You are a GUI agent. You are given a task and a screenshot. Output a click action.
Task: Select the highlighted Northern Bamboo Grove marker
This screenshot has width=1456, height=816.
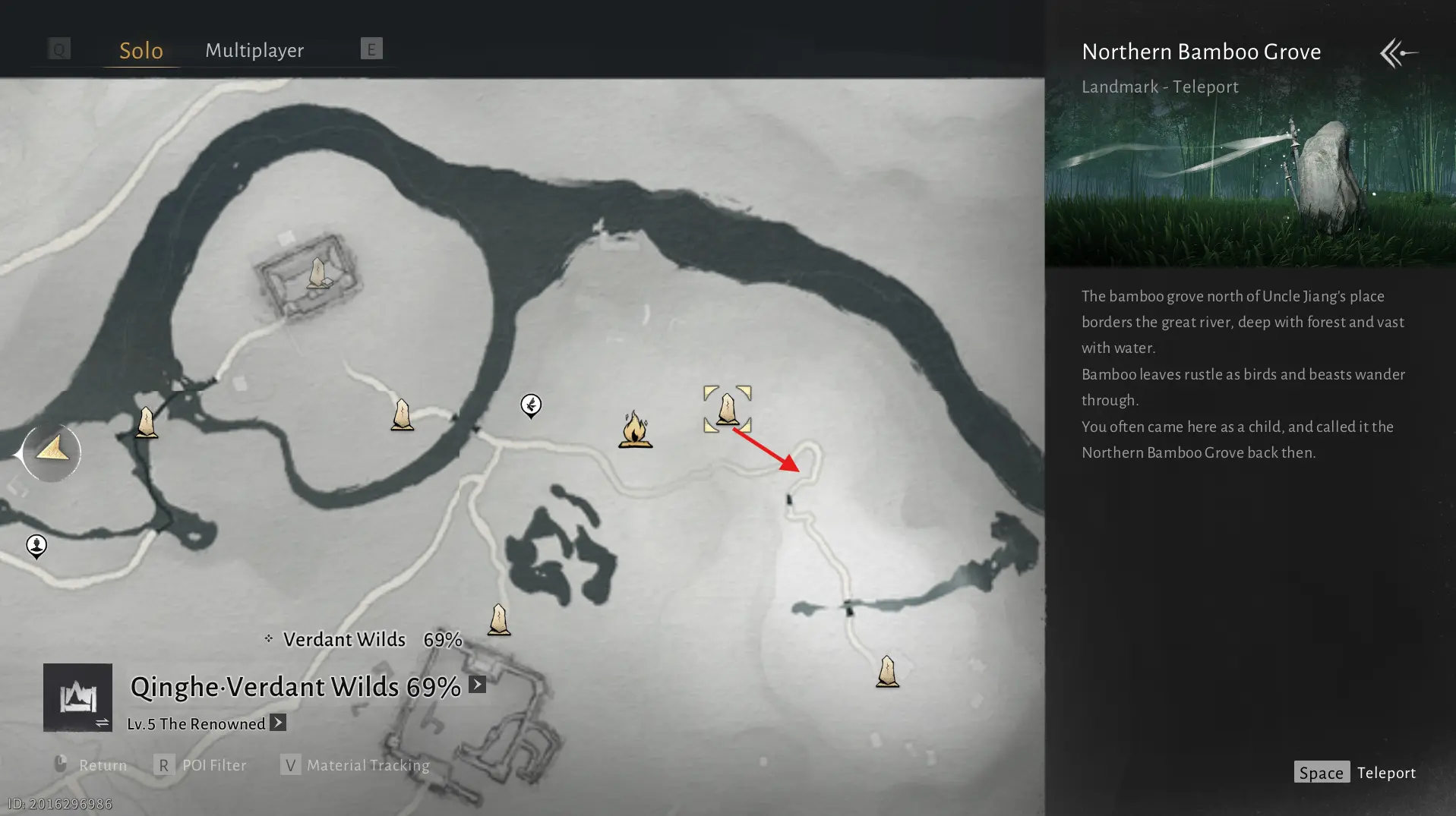(727, 409)
